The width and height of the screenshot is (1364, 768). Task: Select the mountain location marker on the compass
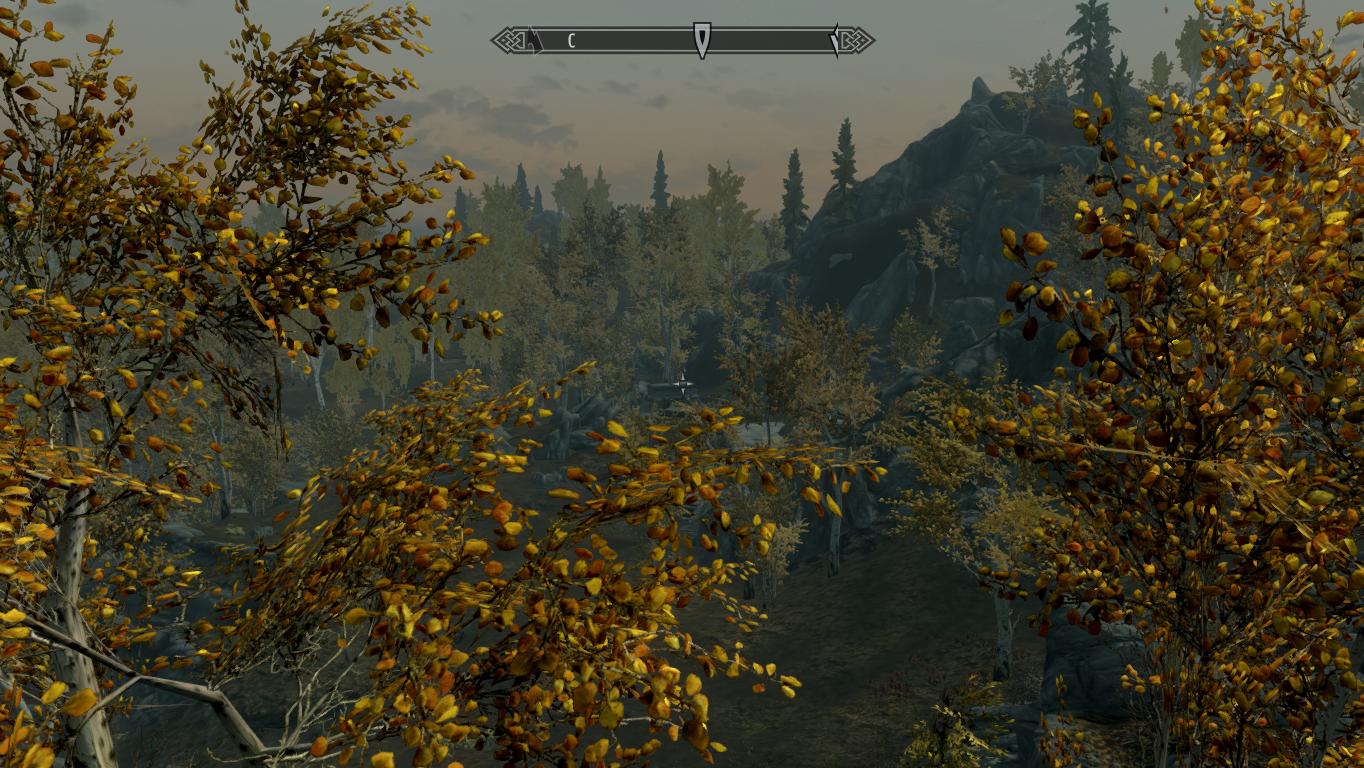pyautogui.click(x=536, y=41)
